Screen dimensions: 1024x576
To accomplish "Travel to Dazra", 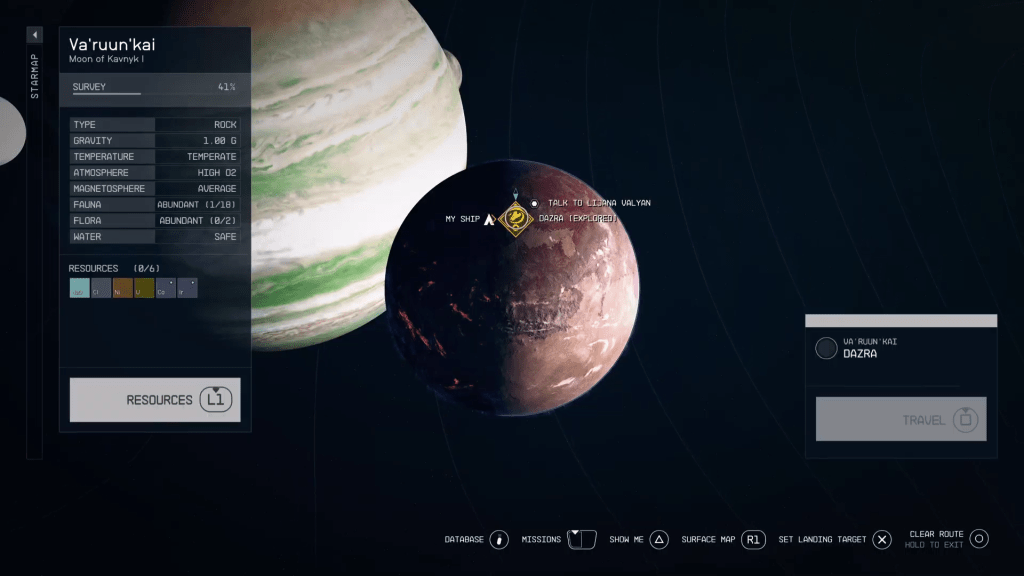I will click(x=901, y=420).
